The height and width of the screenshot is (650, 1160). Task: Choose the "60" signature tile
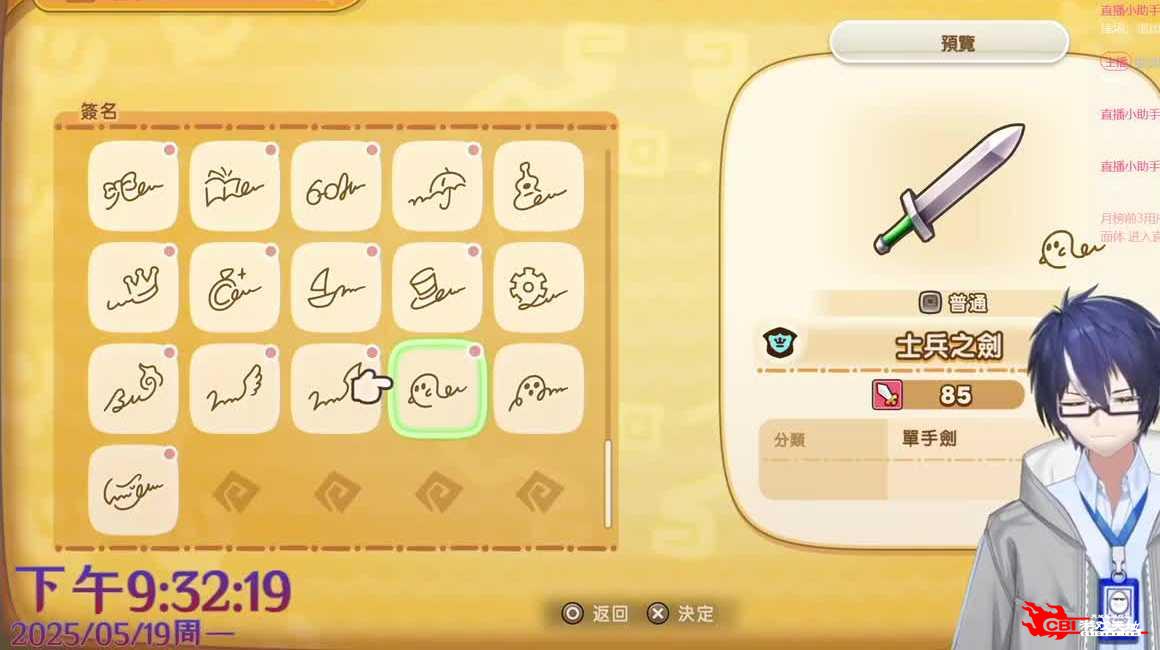336,186
